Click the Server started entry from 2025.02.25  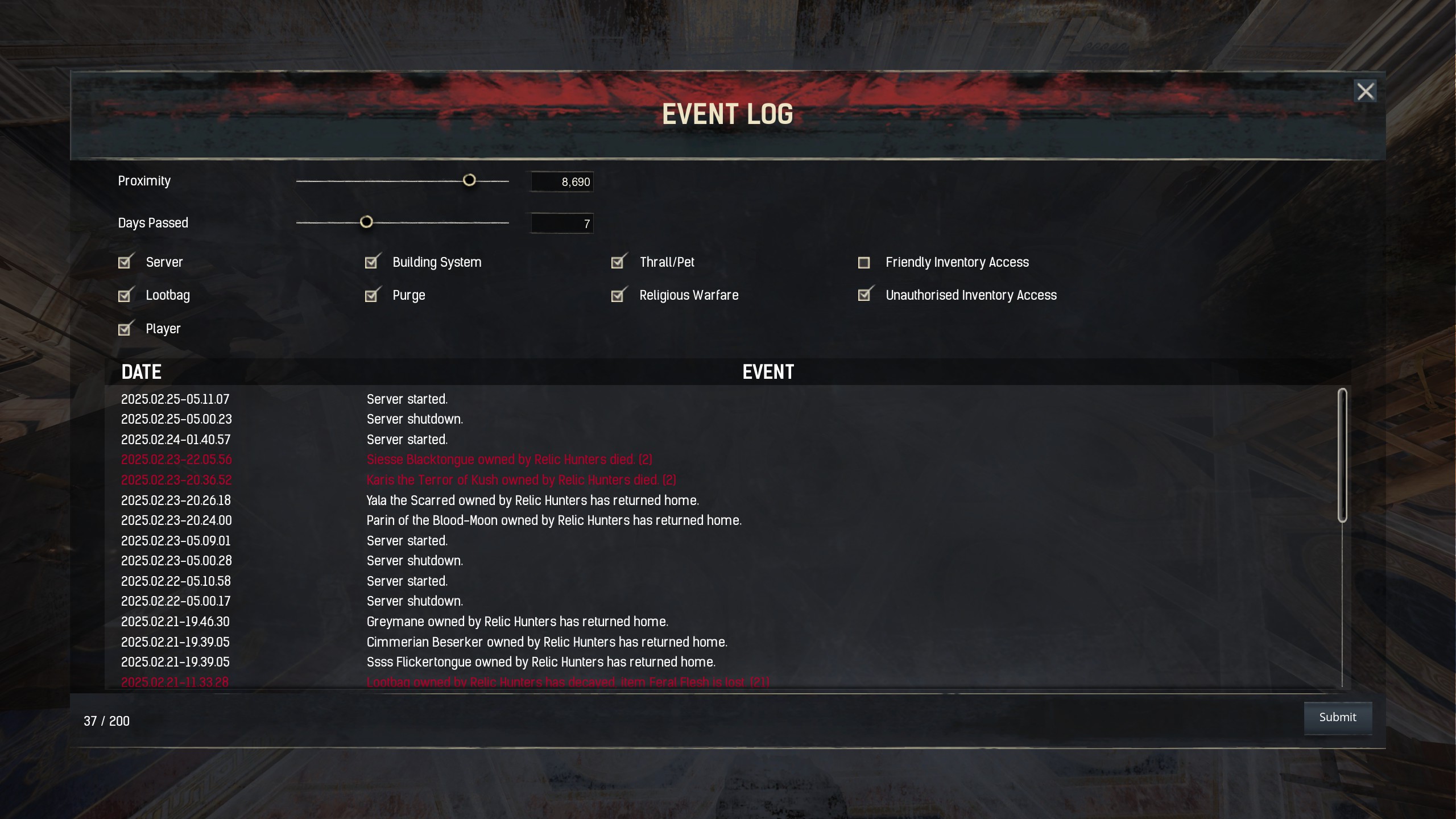click(x=407, y=399)
